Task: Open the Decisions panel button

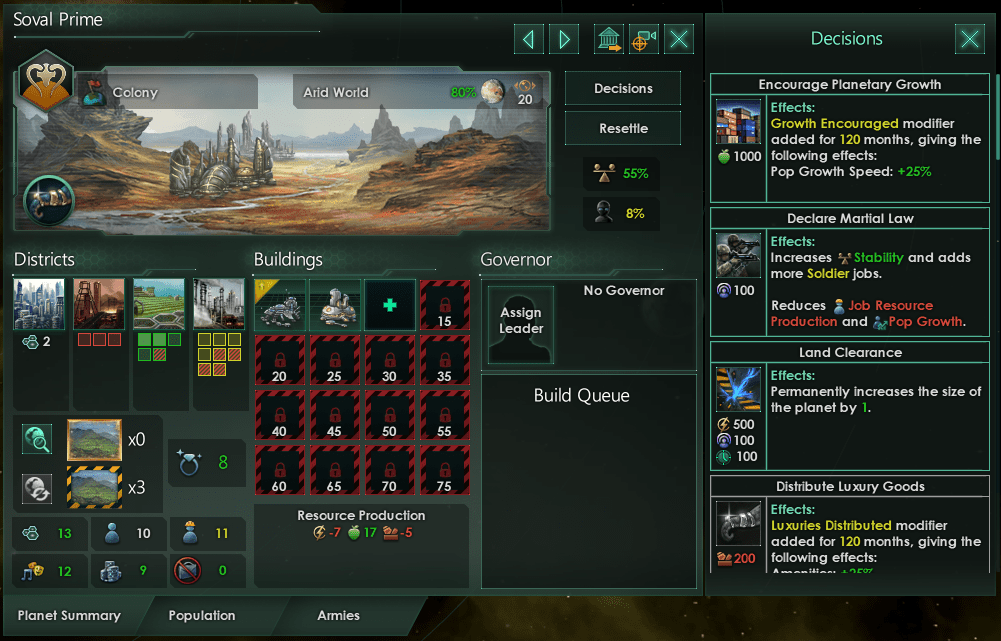Action: (623, 89)
